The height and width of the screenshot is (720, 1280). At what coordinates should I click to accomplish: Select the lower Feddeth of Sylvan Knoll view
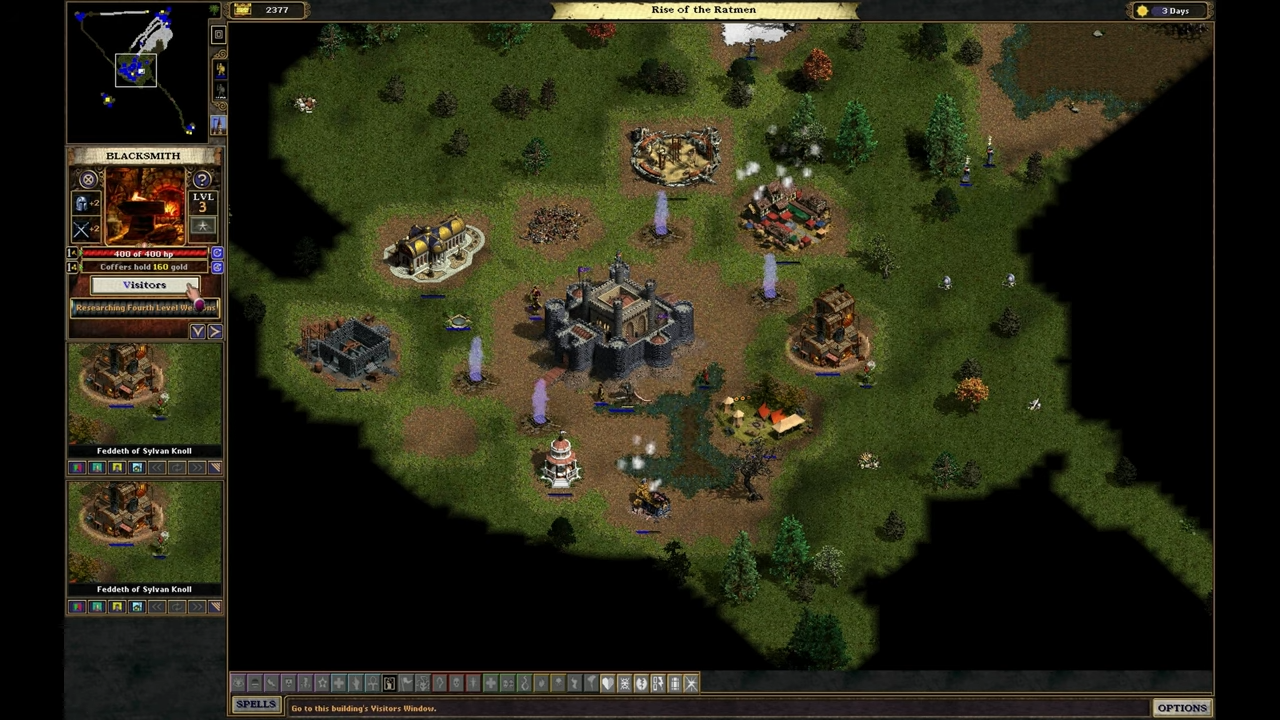pyautogui.click(x=145, y=536)
